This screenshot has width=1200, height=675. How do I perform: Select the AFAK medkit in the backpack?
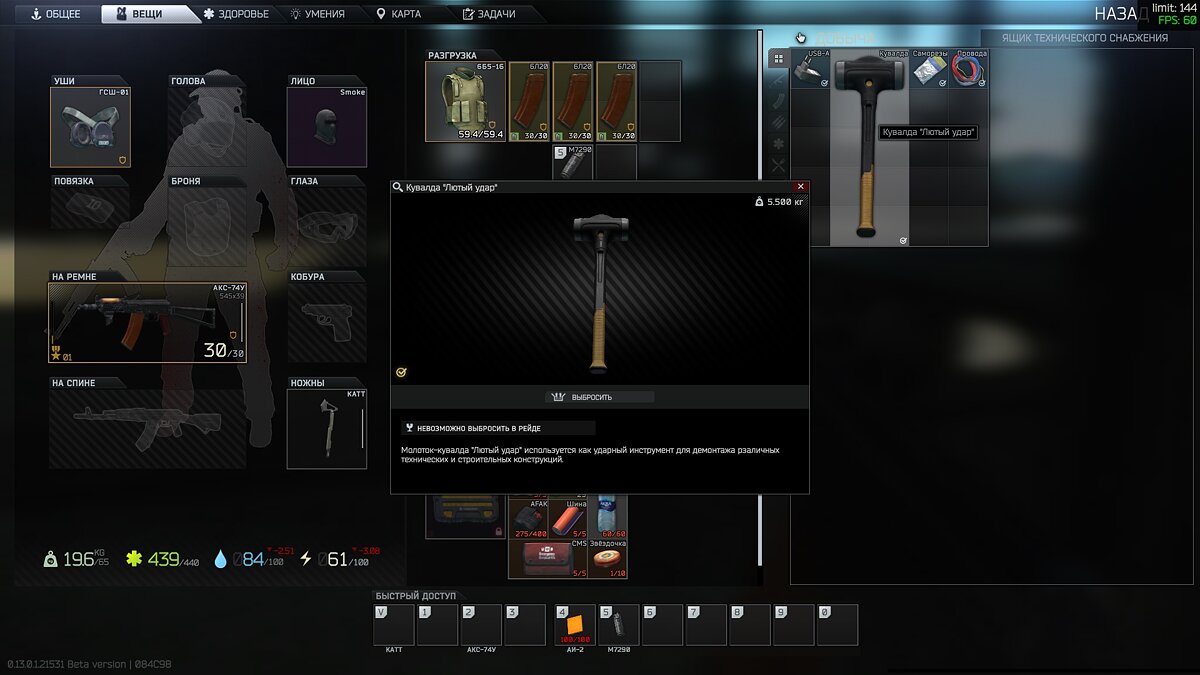[528, 520]
